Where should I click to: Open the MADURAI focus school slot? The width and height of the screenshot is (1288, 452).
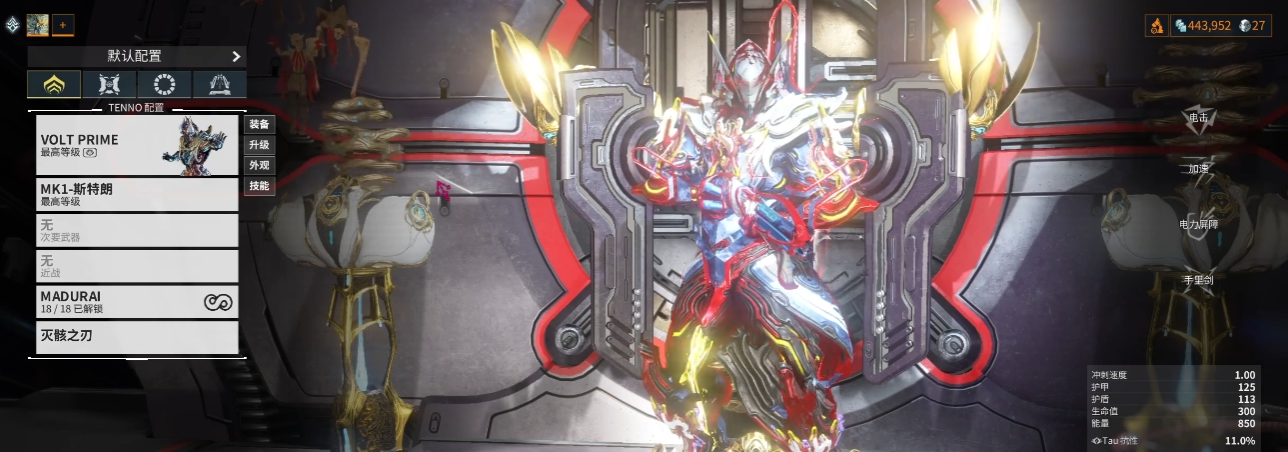pos(137,302)
